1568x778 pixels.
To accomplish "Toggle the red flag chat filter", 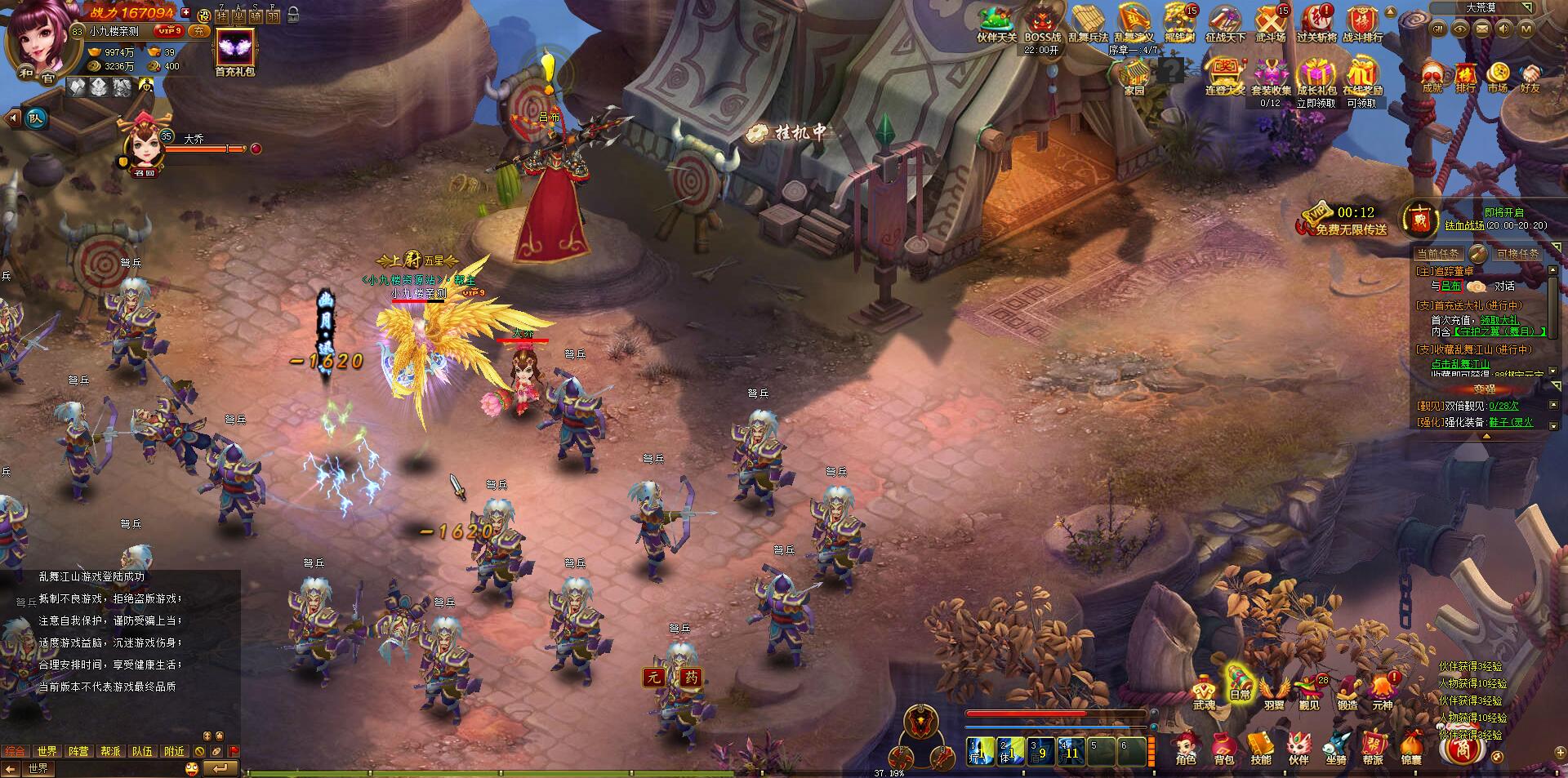I will [x=234, y=751].
